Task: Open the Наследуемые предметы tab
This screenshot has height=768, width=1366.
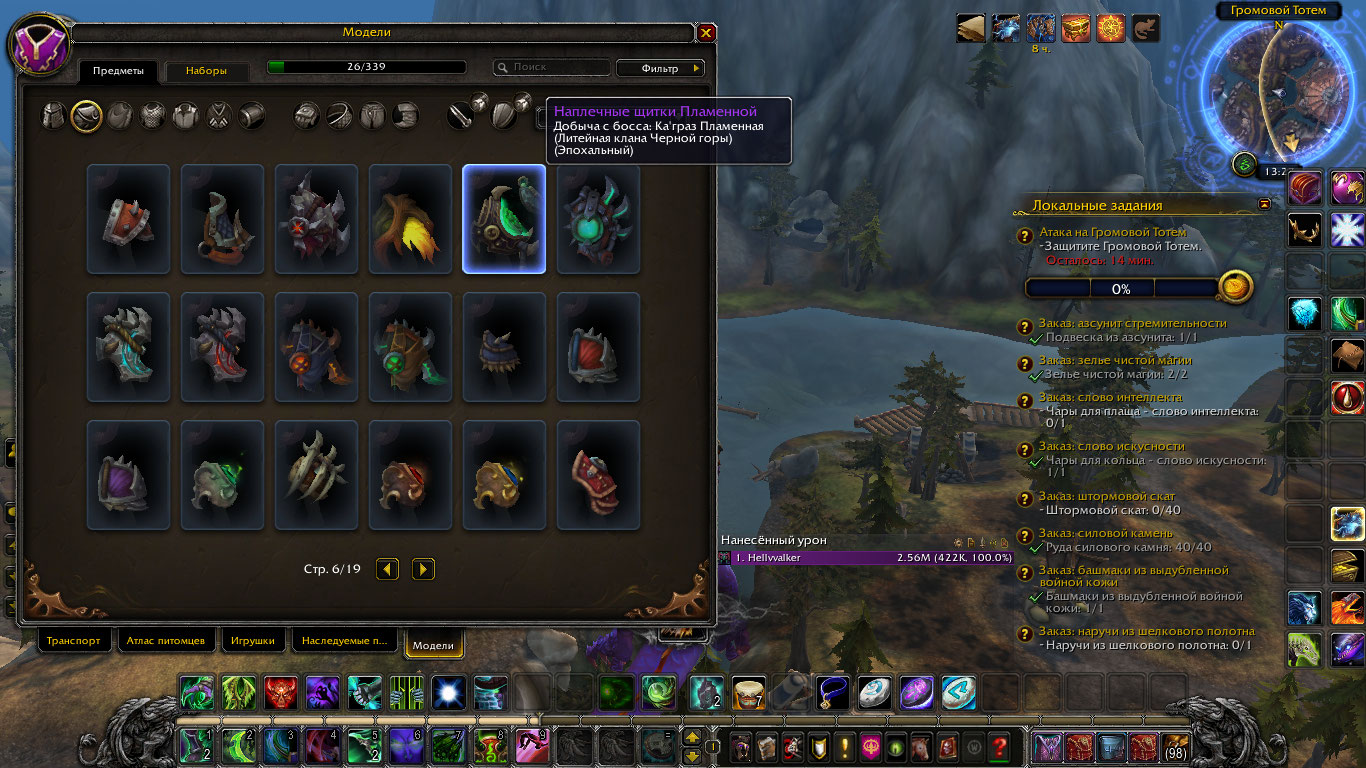Action: point(342,641)
